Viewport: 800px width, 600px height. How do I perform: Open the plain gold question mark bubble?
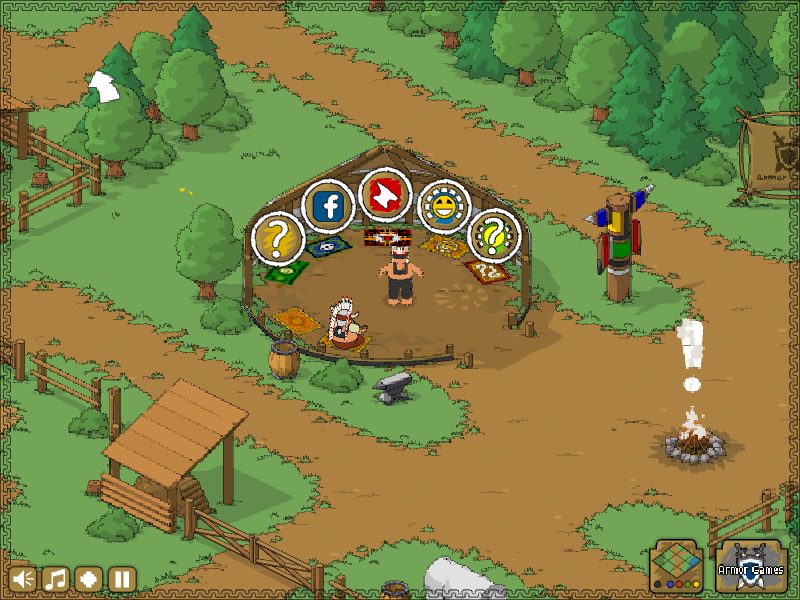pos(276,238)
